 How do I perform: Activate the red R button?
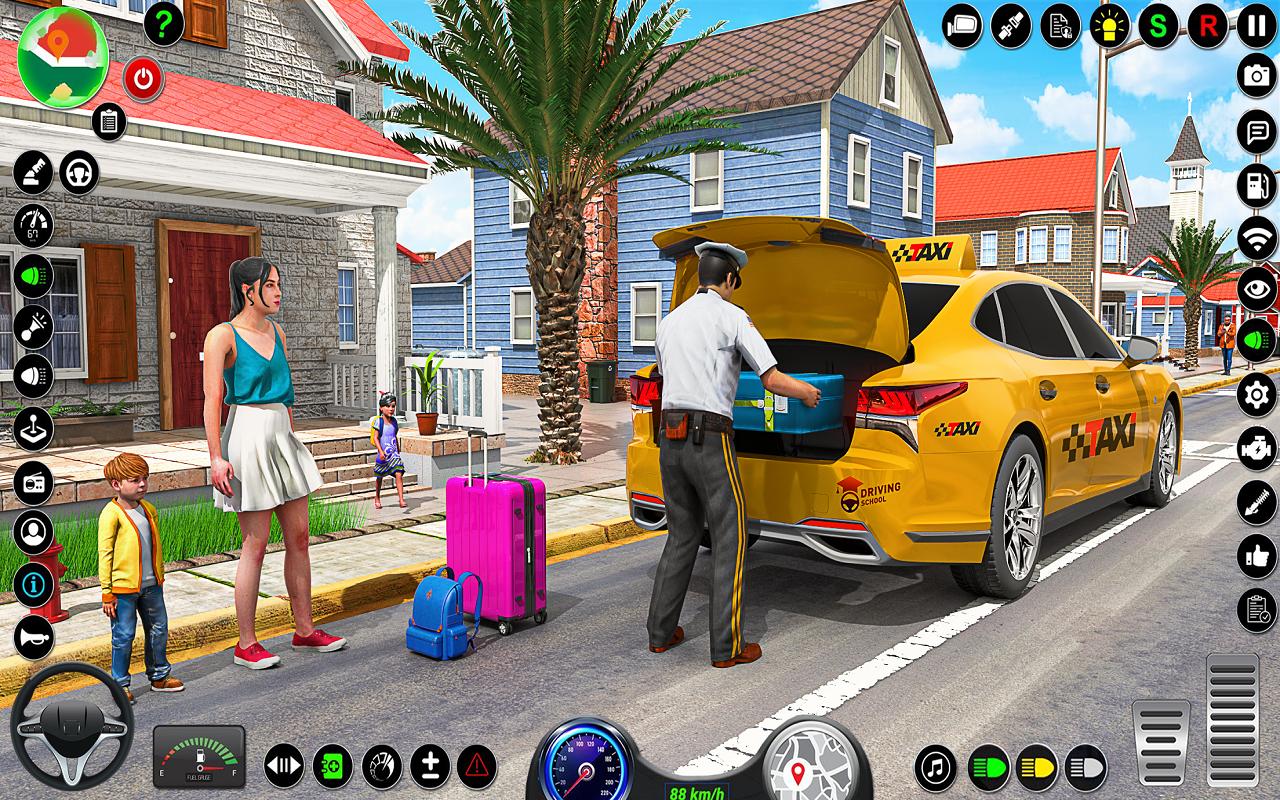click(x=1207, y=25)
